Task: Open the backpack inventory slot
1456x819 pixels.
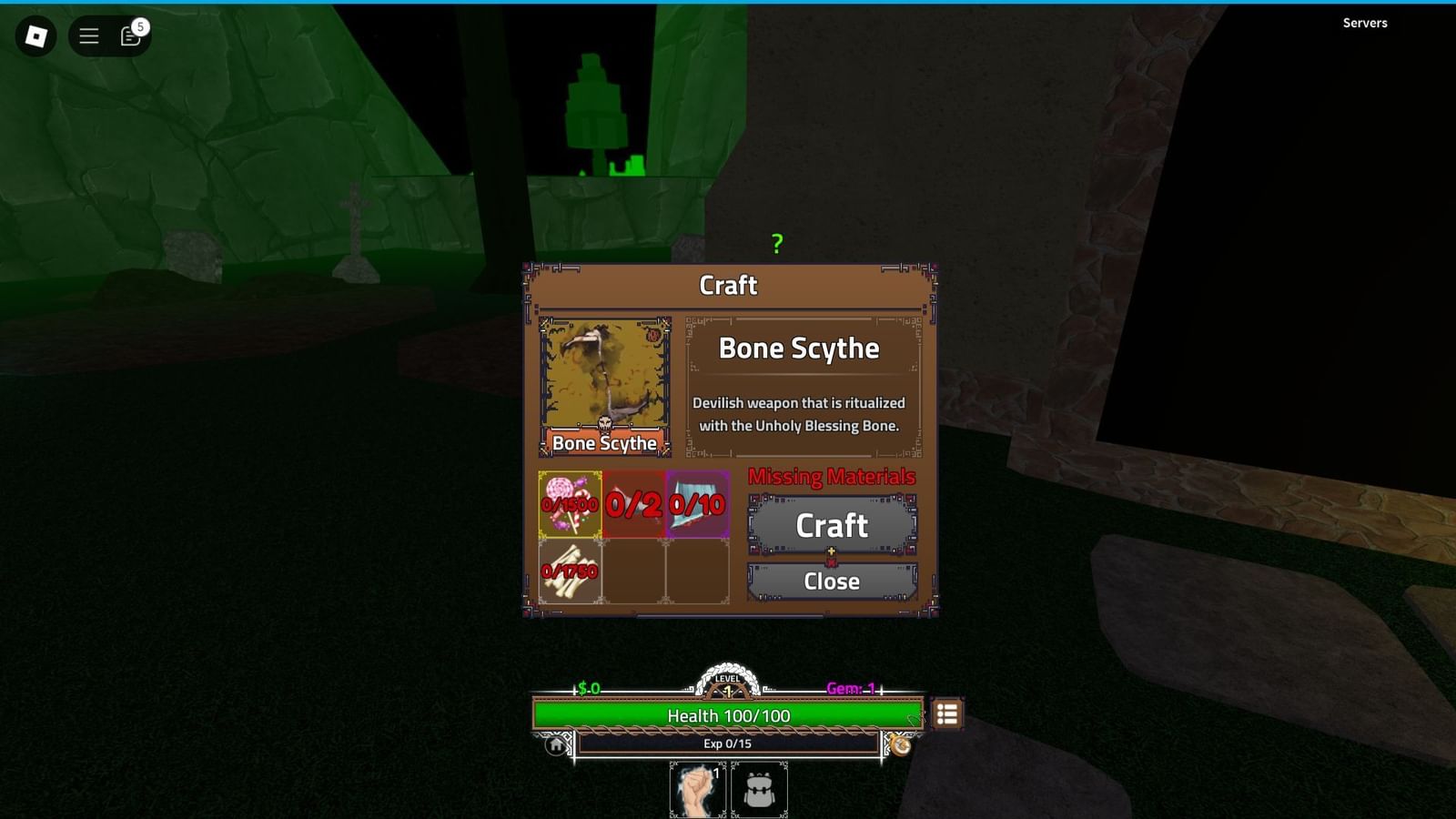Action: [x=759, y=788]
